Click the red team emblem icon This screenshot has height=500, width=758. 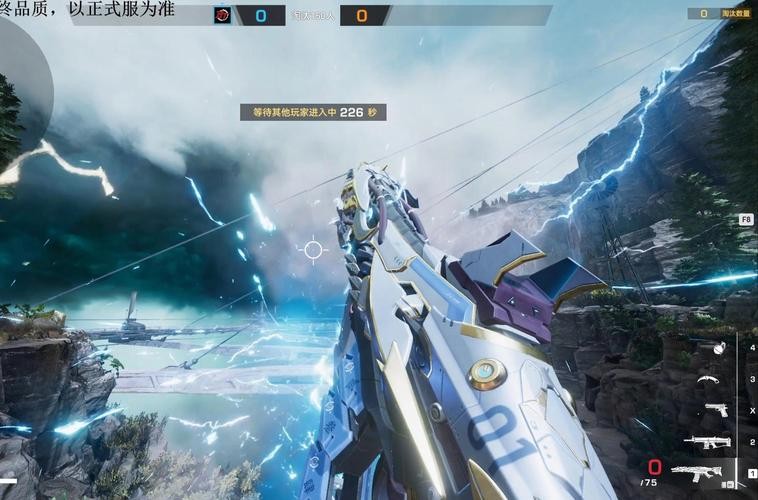point(221,15)
